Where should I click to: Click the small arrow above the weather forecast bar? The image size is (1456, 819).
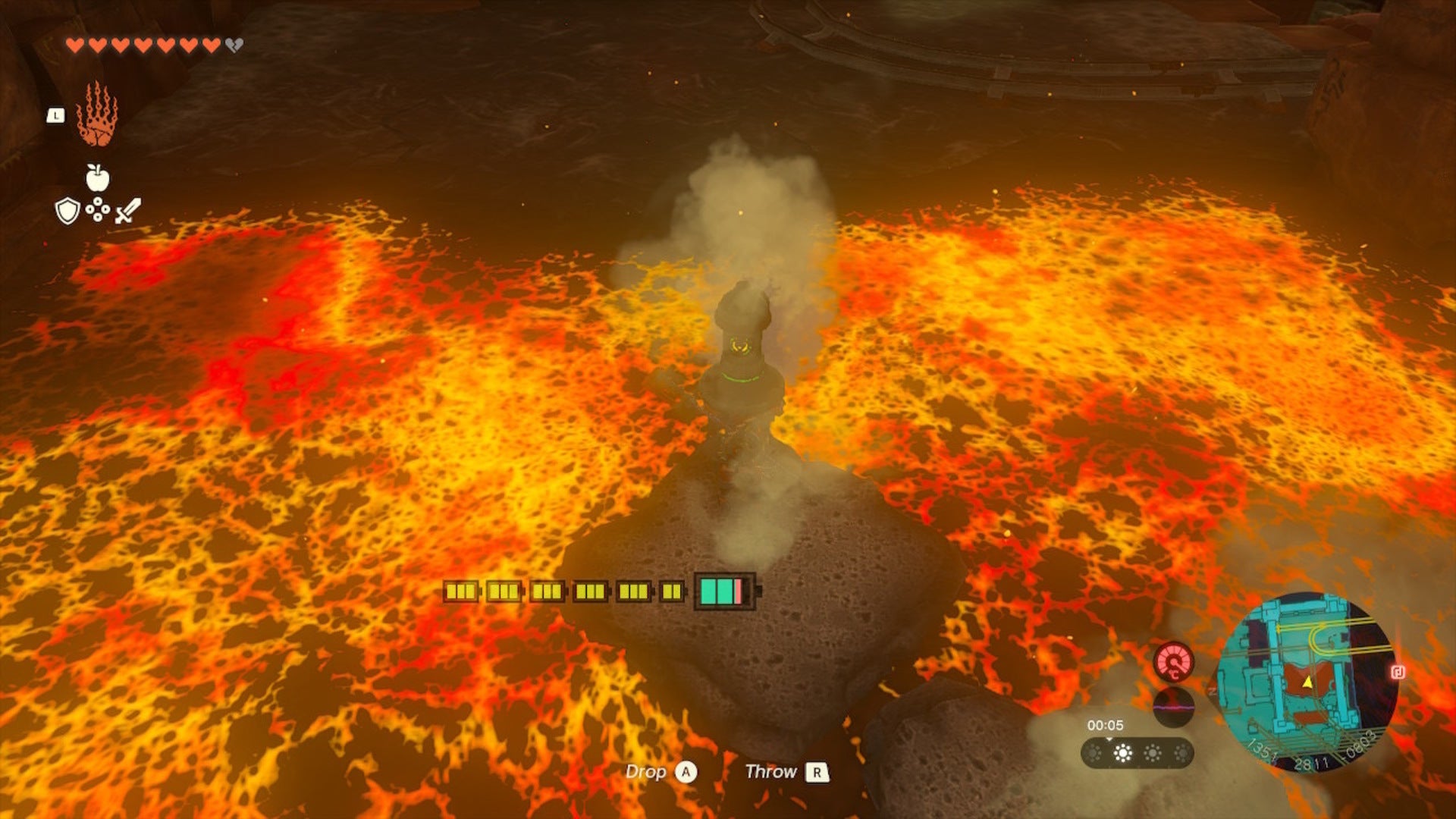point(1109,739)
